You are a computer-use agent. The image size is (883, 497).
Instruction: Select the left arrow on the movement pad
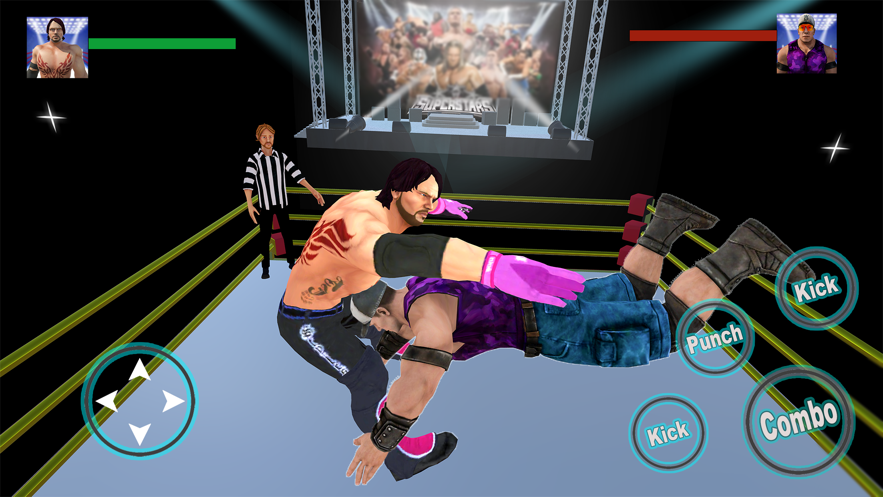point(106,401)
